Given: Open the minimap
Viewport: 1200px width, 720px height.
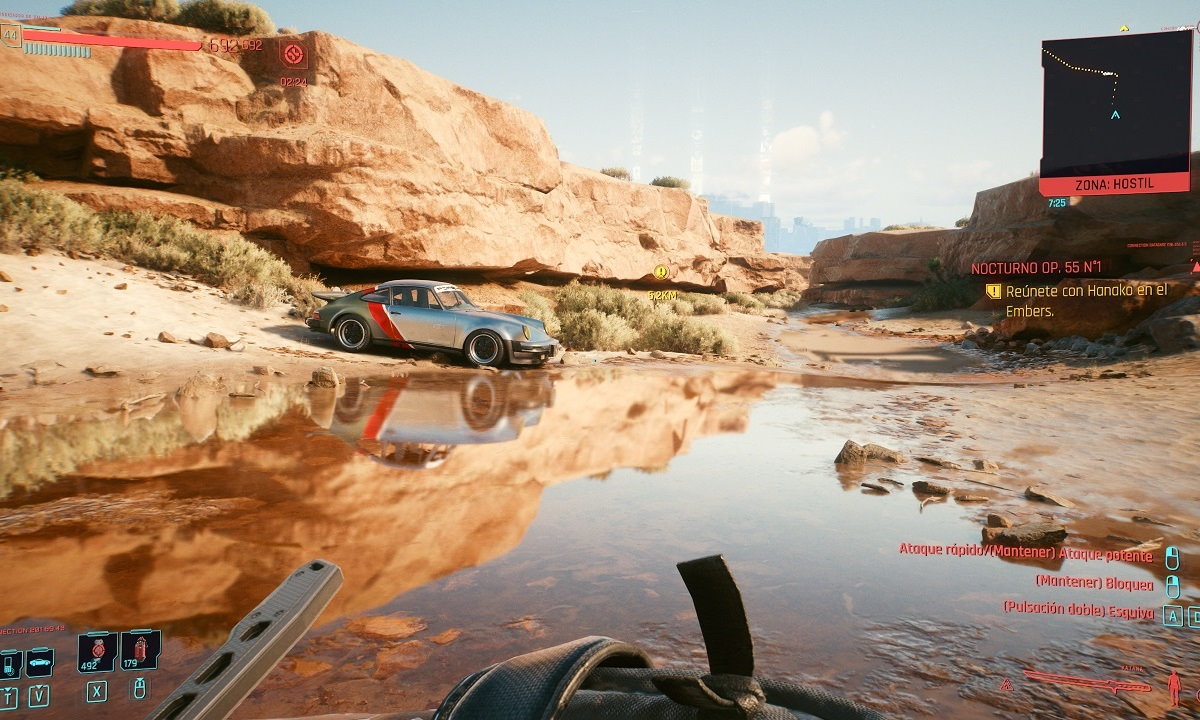Looking at the screenshot, I should point(1115,103).
